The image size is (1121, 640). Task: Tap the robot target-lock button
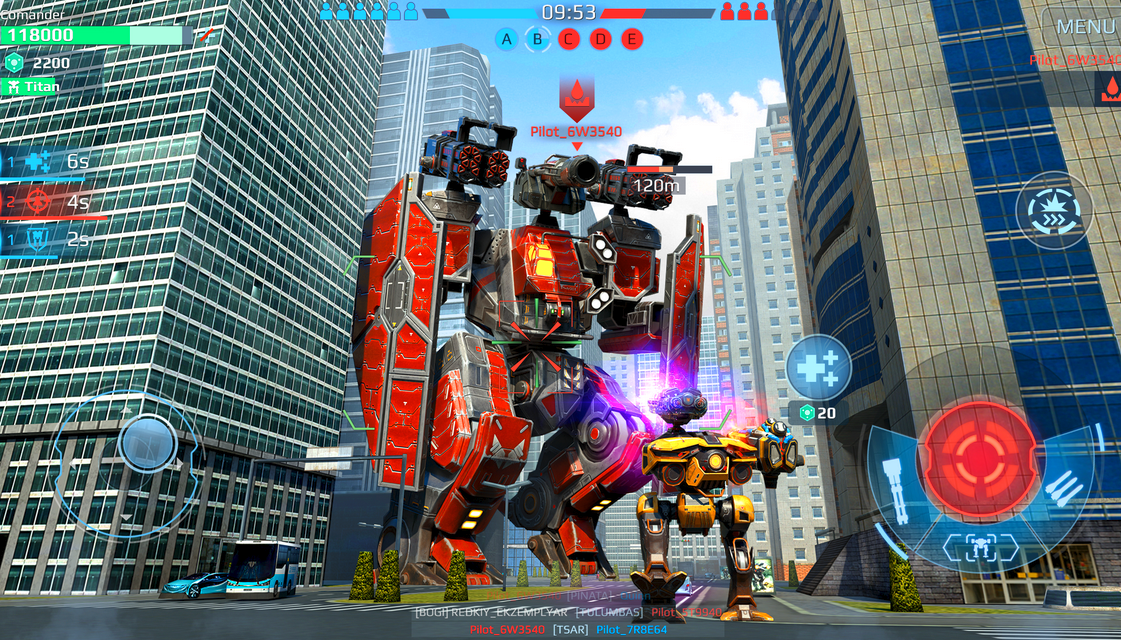click(980, 546)
